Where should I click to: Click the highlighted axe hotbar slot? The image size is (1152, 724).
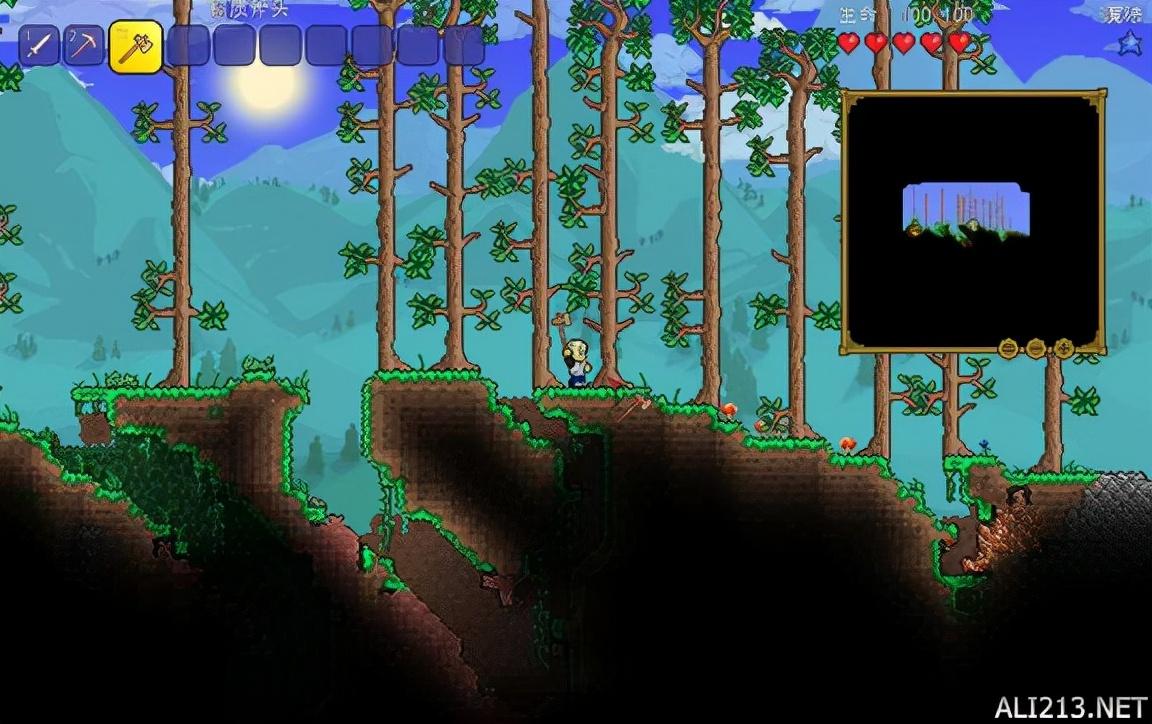(x=135, y=47)
